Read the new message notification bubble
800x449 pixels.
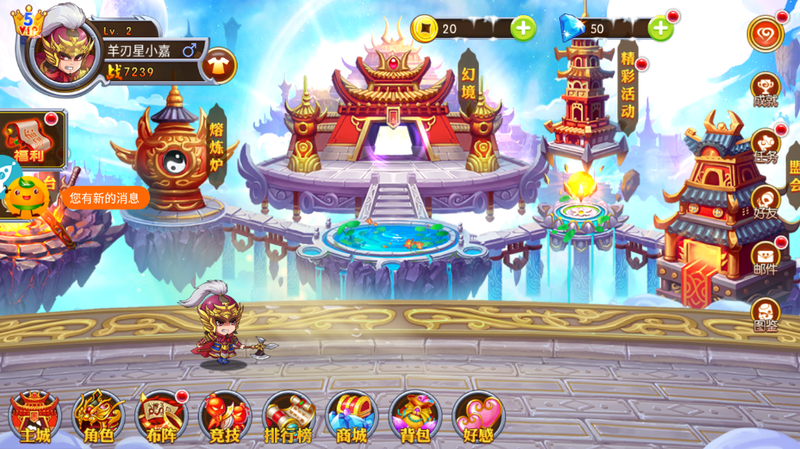(x=104, y=198)
